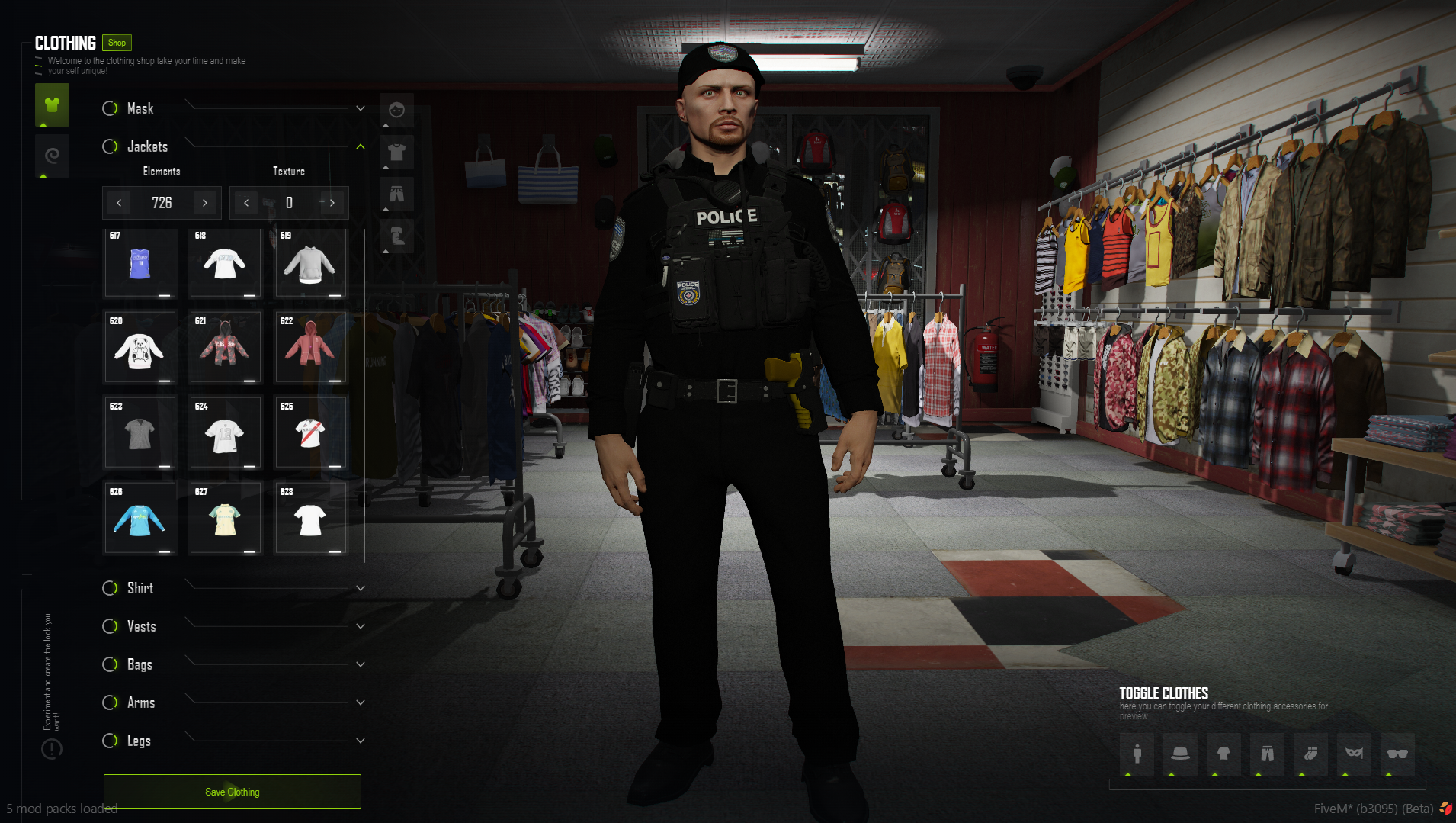Save the current clothing selection

tap(232, 792)
